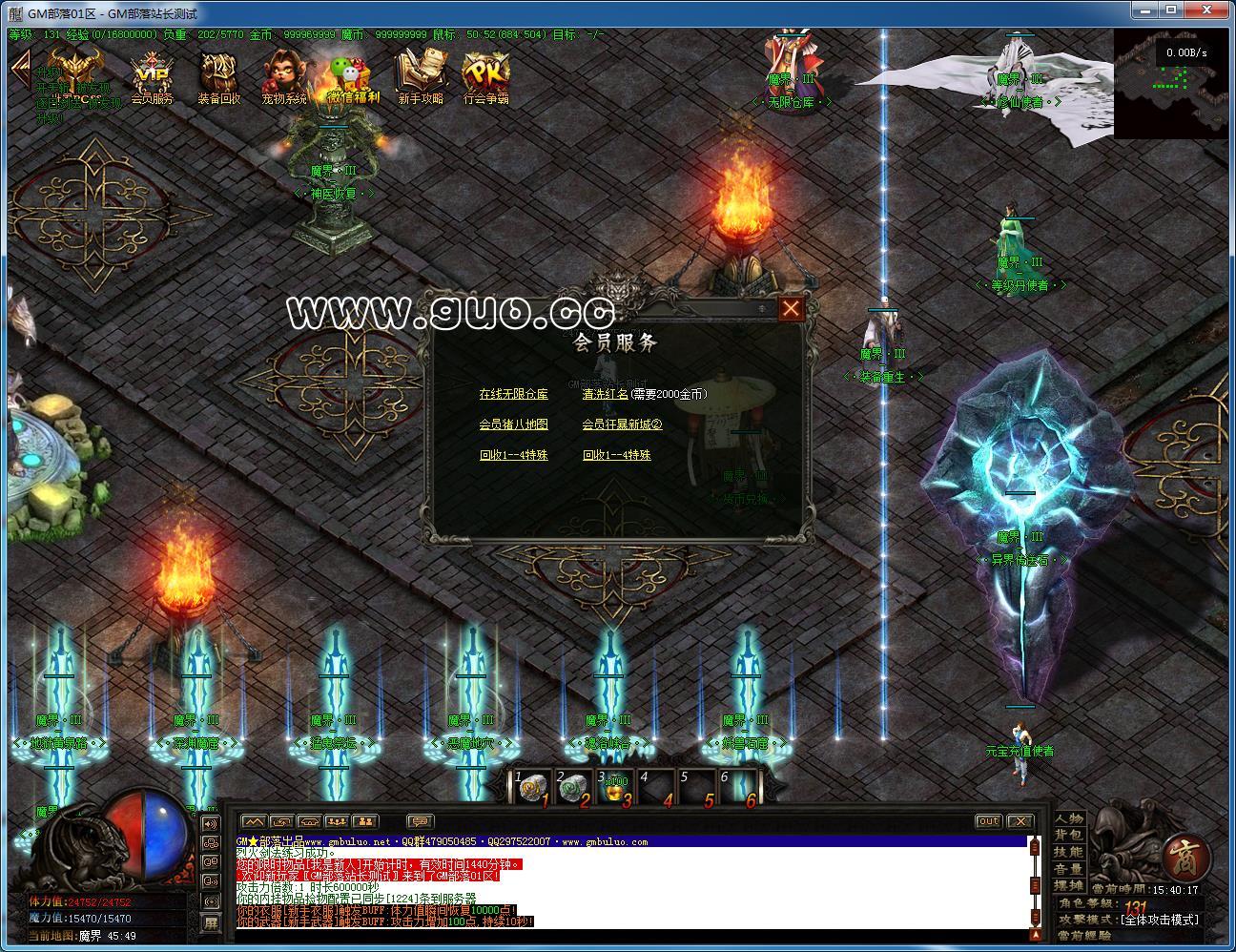This screenshot has height=952, width=1236.
Task: Go to 会员狂暴新城② link
Action: pos(622,424)
